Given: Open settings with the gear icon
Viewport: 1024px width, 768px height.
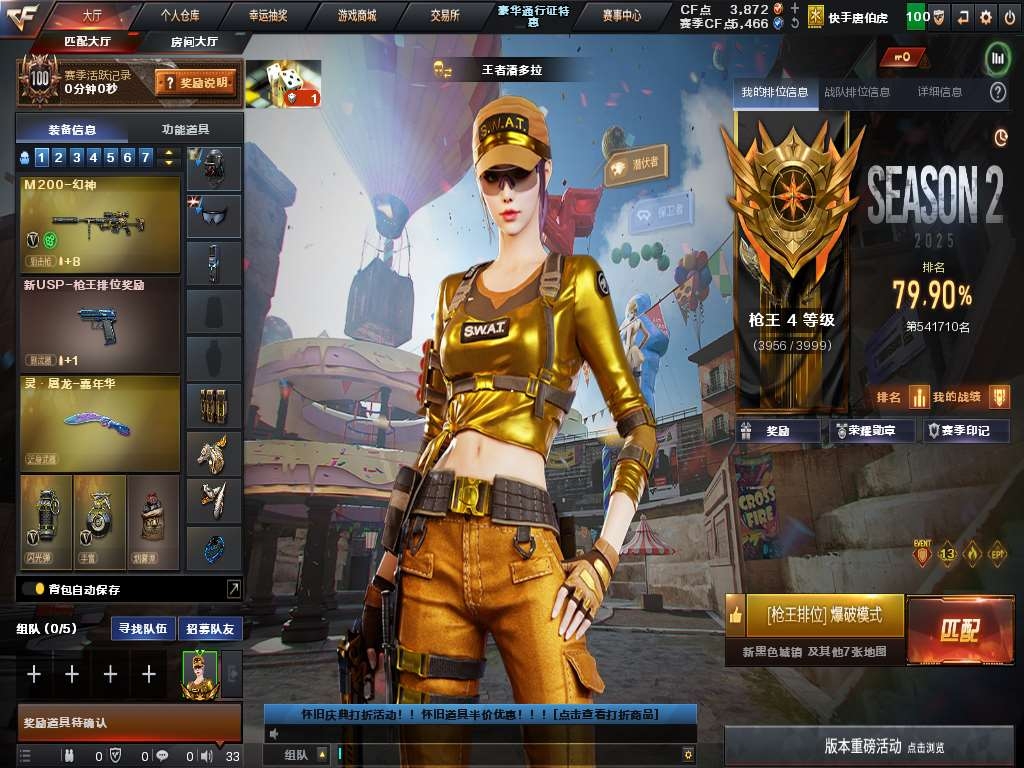Looking at the screenshot, I should point(986,16).
